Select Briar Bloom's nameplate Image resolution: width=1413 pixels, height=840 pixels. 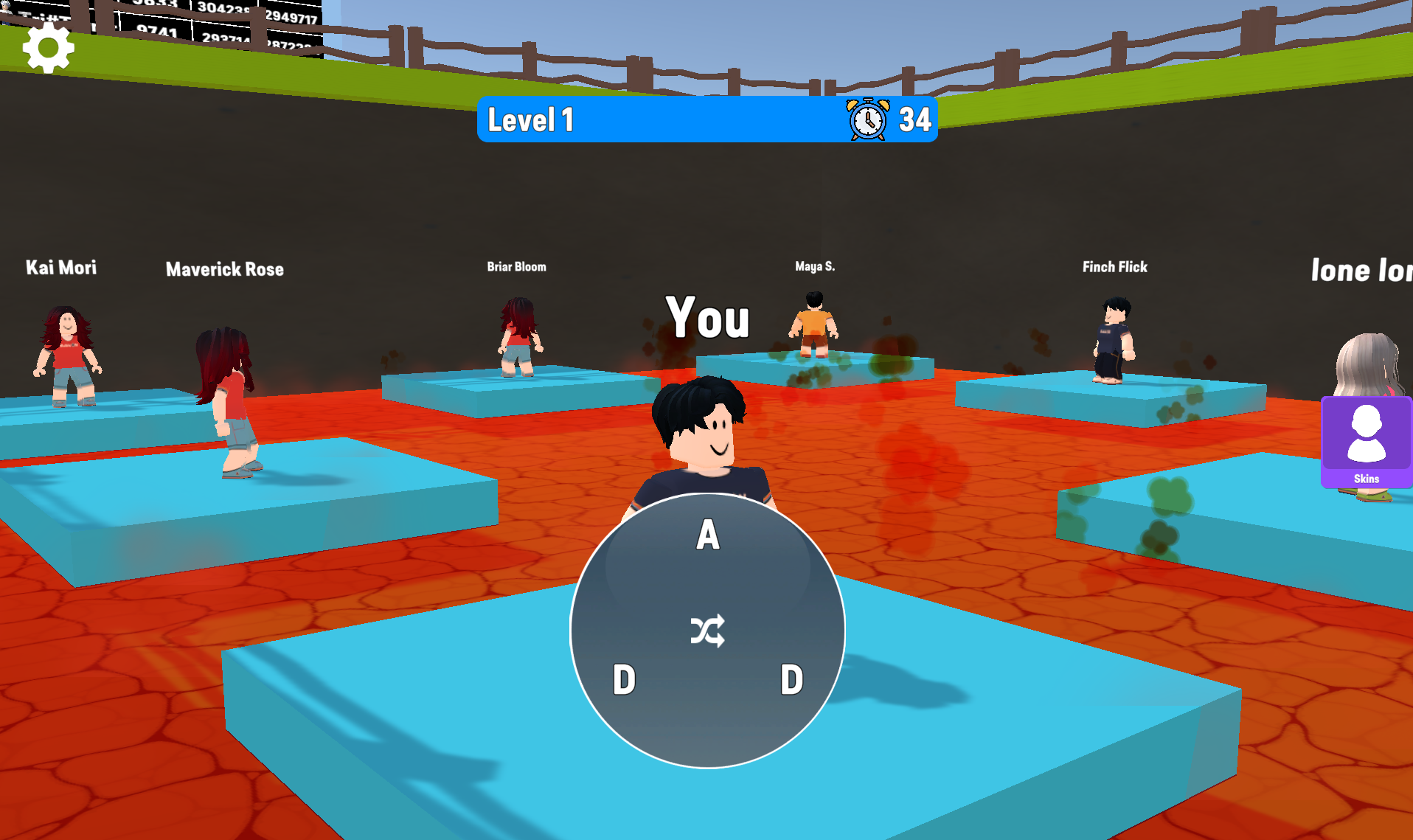pos(516,266)
